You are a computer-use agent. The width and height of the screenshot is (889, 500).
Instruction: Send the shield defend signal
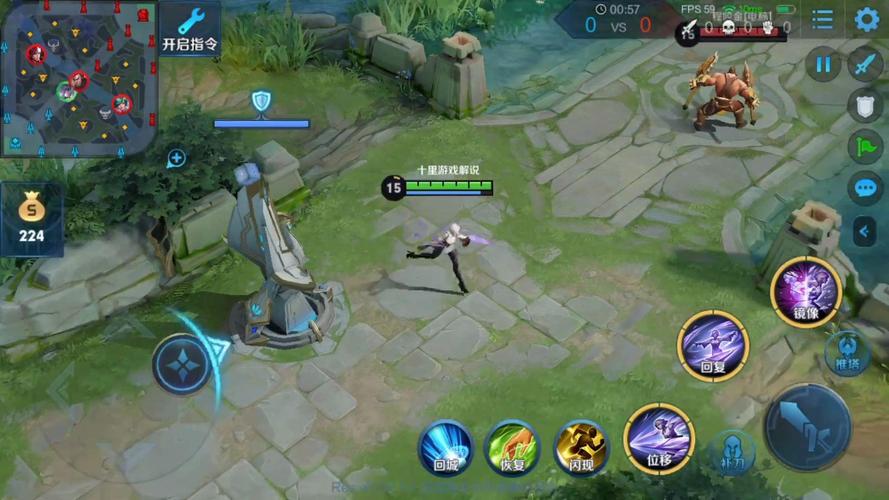tap(864, 106)
